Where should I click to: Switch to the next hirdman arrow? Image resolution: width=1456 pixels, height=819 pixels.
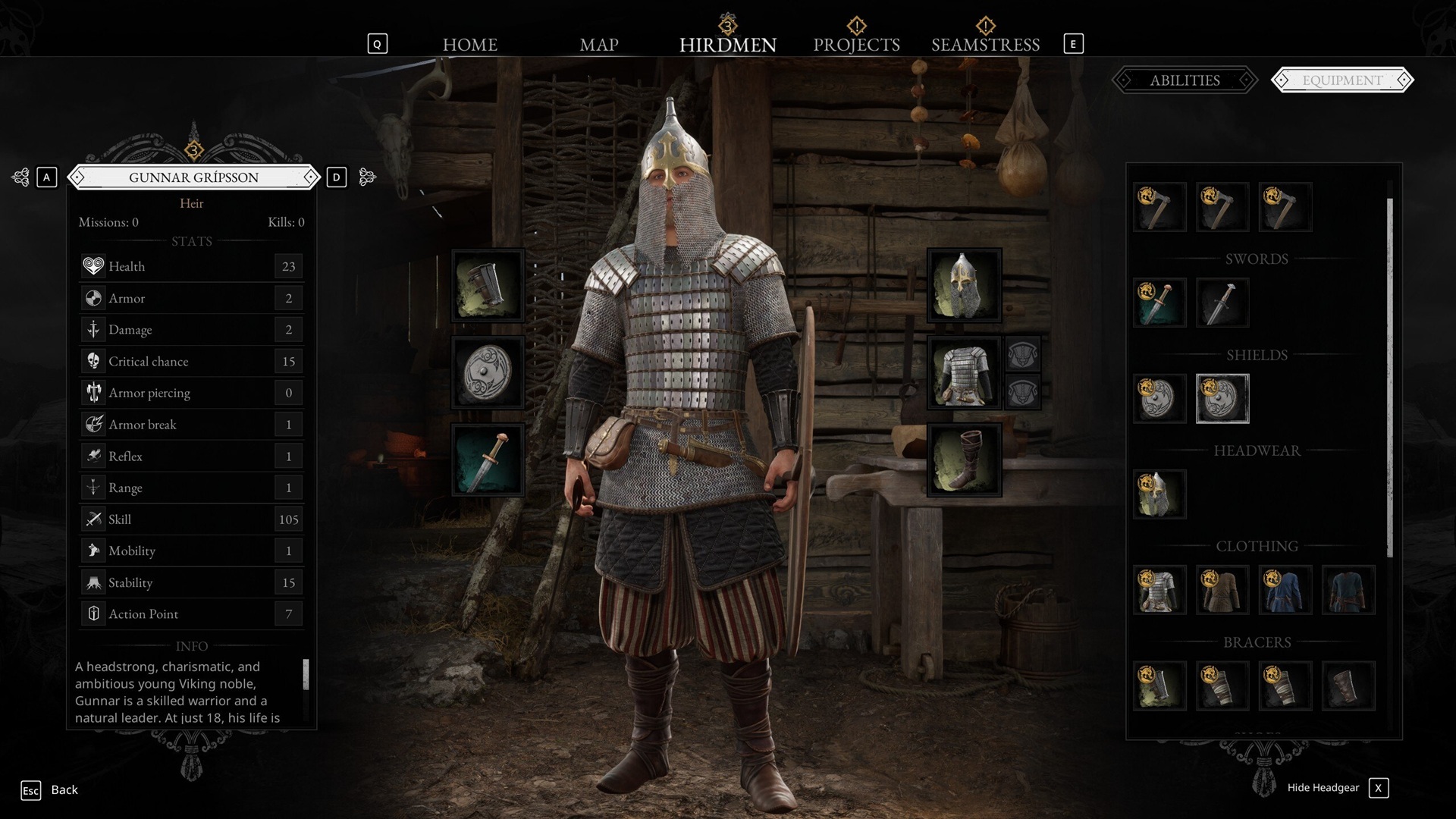tap(367, 177)
